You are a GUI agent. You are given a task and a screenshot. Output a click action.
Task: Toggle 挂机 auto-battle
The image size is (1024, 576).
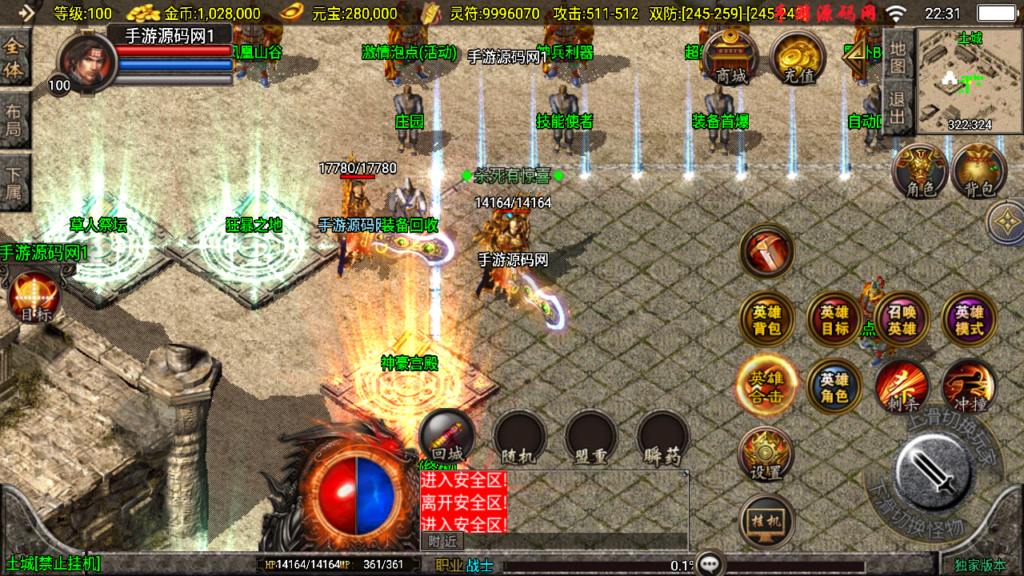[767, 521]
